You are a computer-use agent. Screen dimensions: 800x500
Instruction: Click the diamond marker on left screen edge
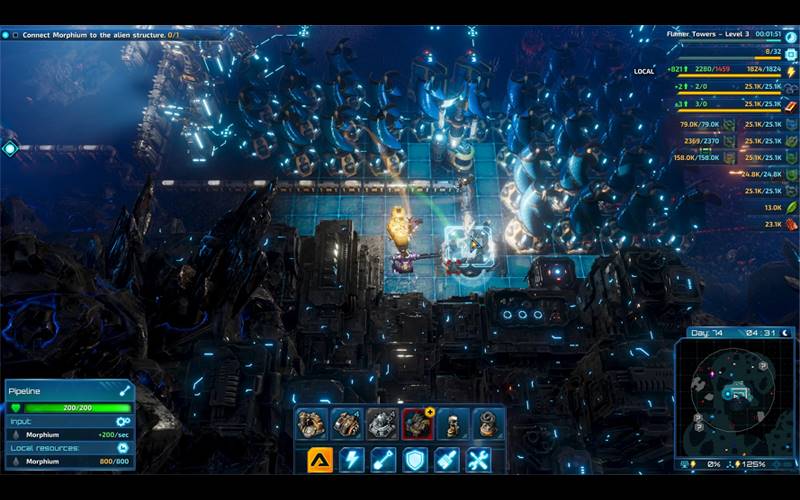[10, 149]
